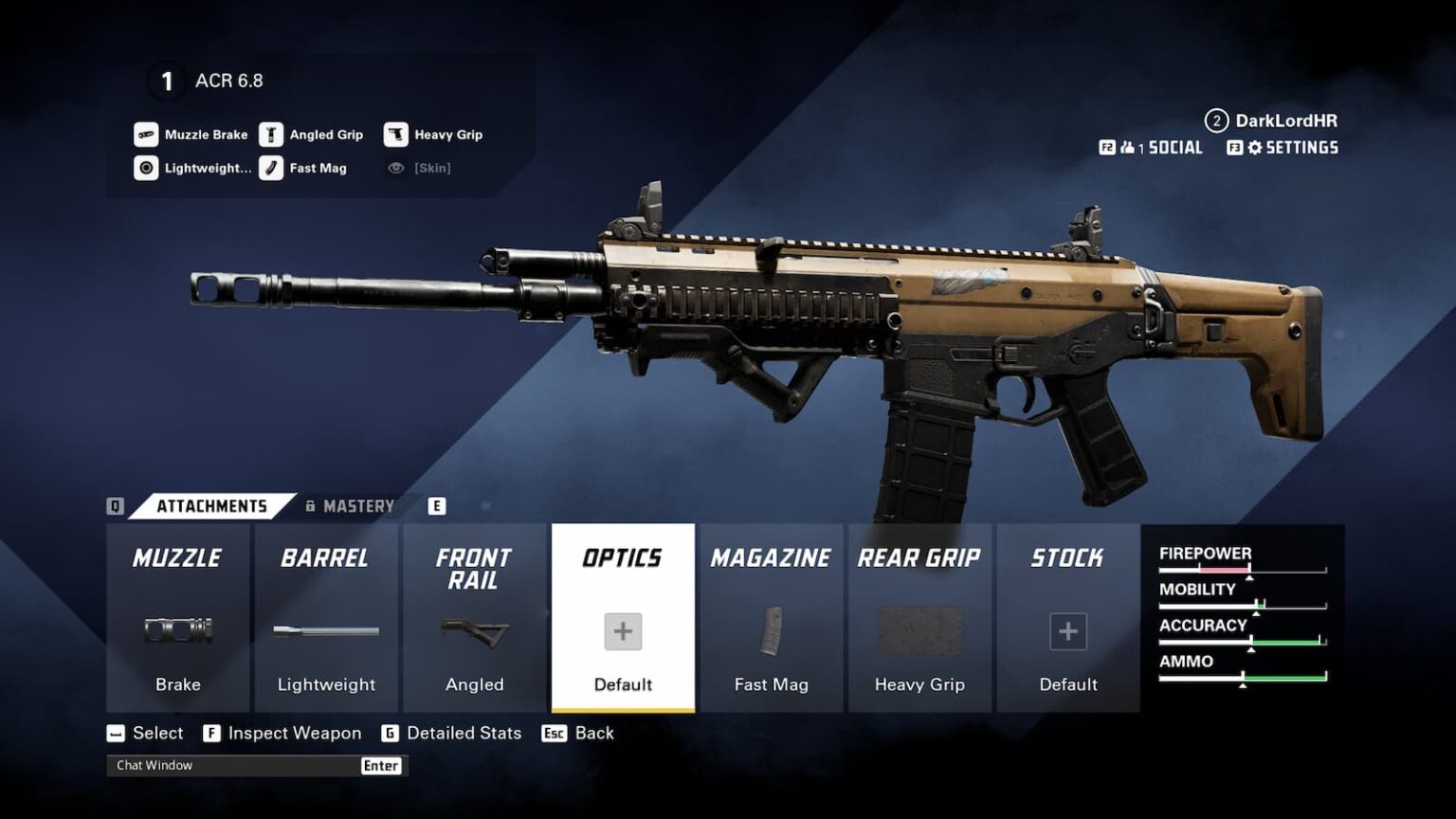Screen dimensions: 1456x819
Task: Toggle the Default Optics plus tile
Action: [622, 629]
